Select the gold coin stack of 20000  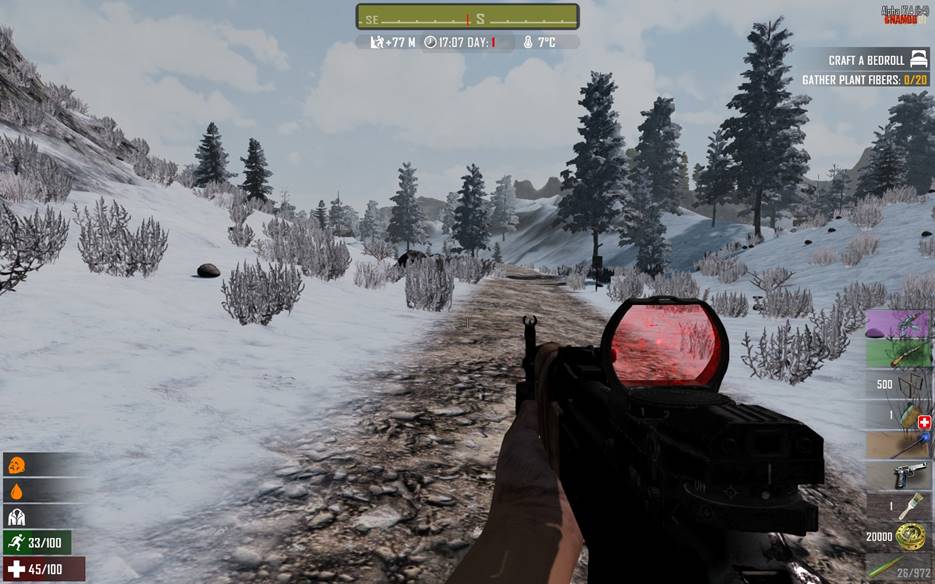point(899,538)
